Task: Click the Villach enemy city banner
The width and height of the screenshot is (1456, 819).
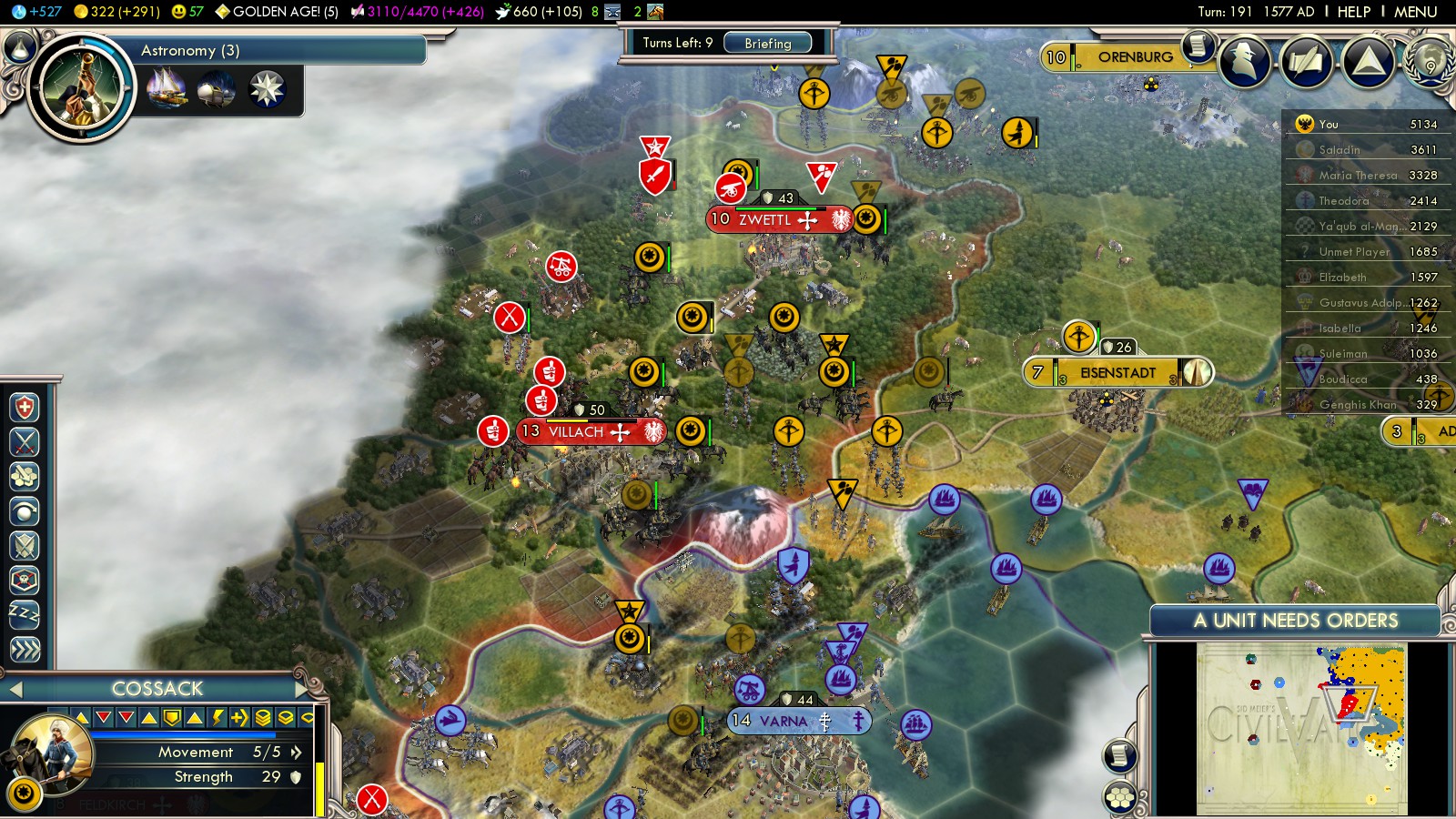Action: pos(575,432)
